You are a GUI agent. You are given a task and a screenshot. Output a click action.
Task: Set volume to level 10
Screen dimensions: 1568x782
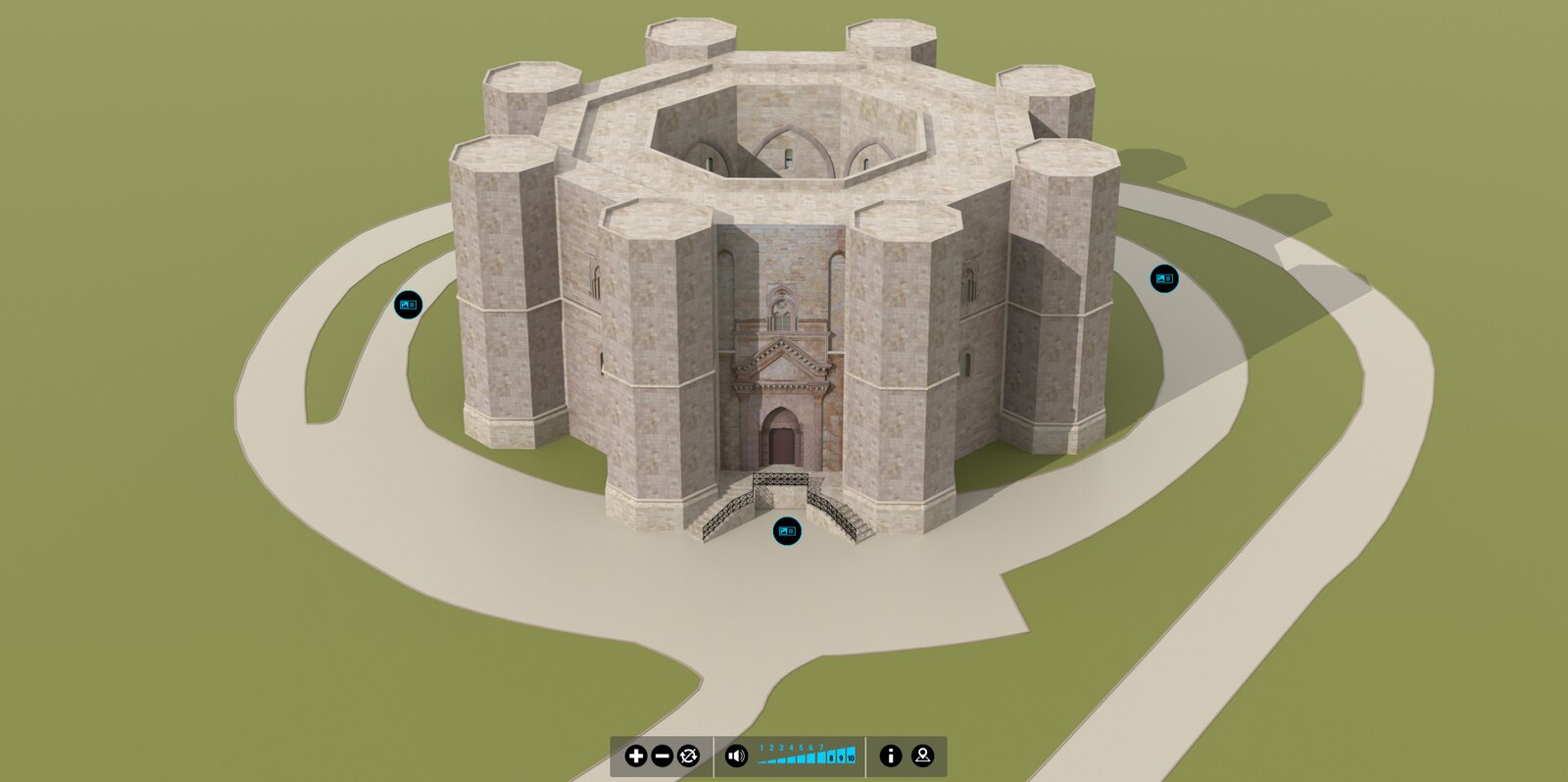(x=851, y=757)
